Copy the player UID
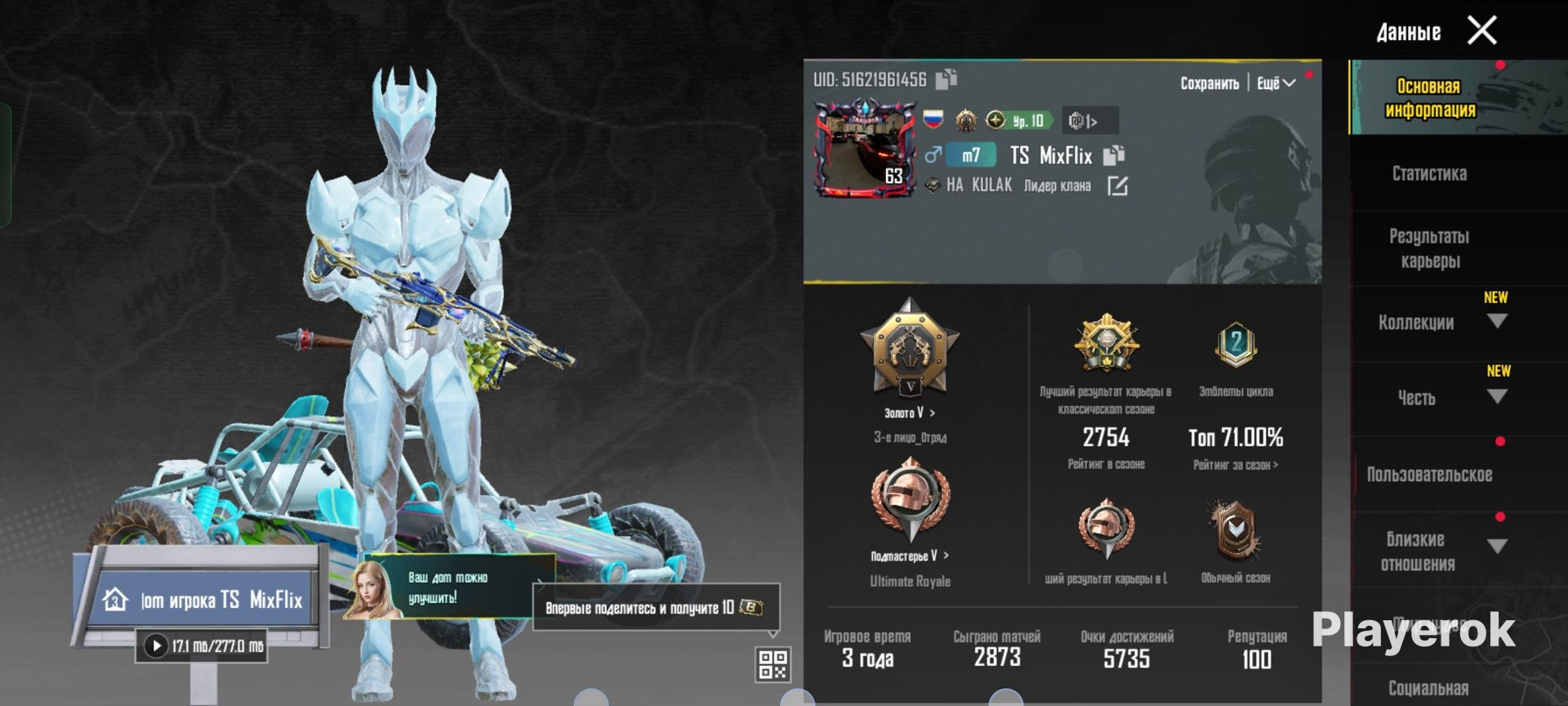This screenshot has height=706, width=1568. [947, 78]
